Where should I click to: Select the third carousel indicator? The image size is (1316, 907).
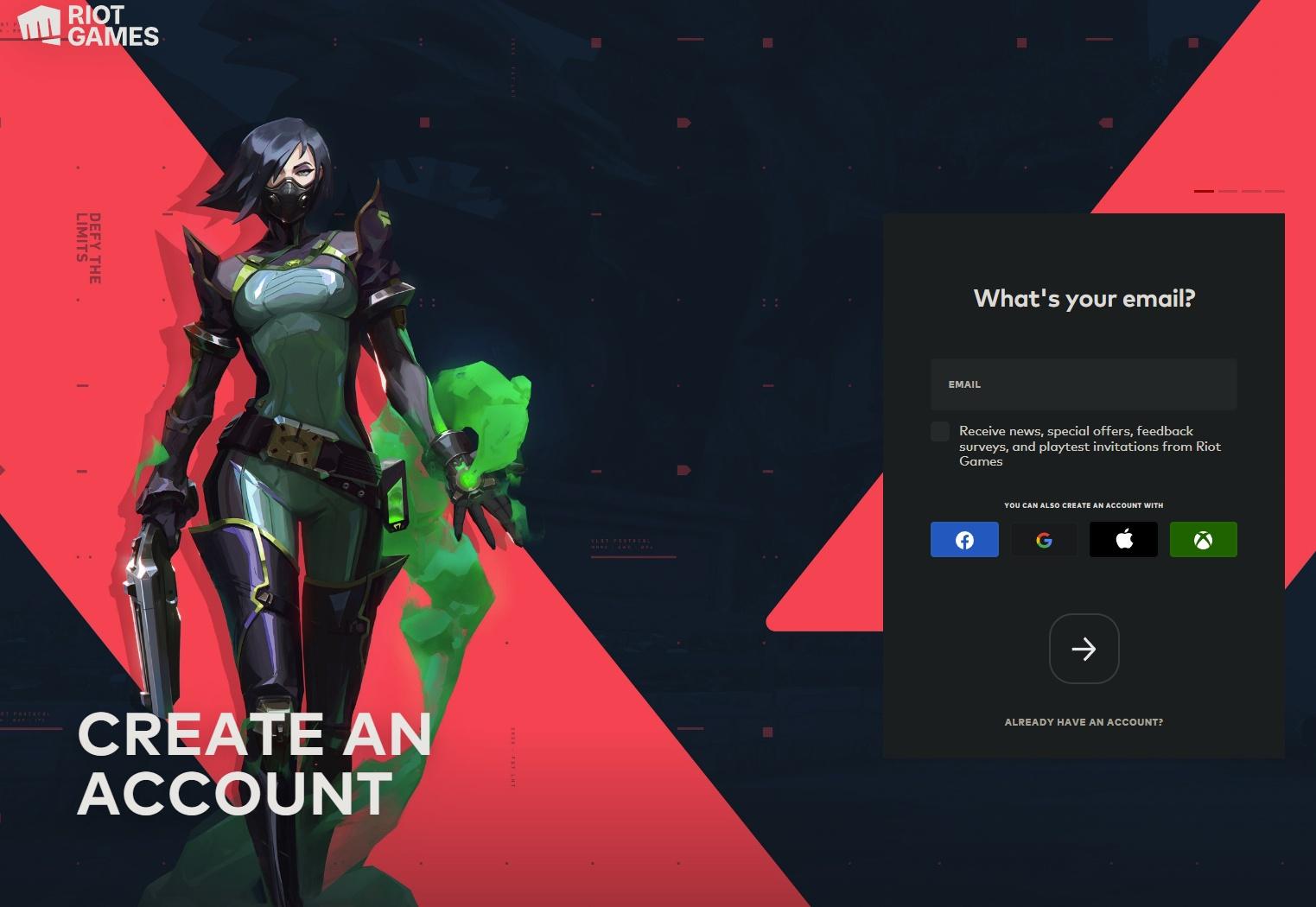coord(1251,191)
